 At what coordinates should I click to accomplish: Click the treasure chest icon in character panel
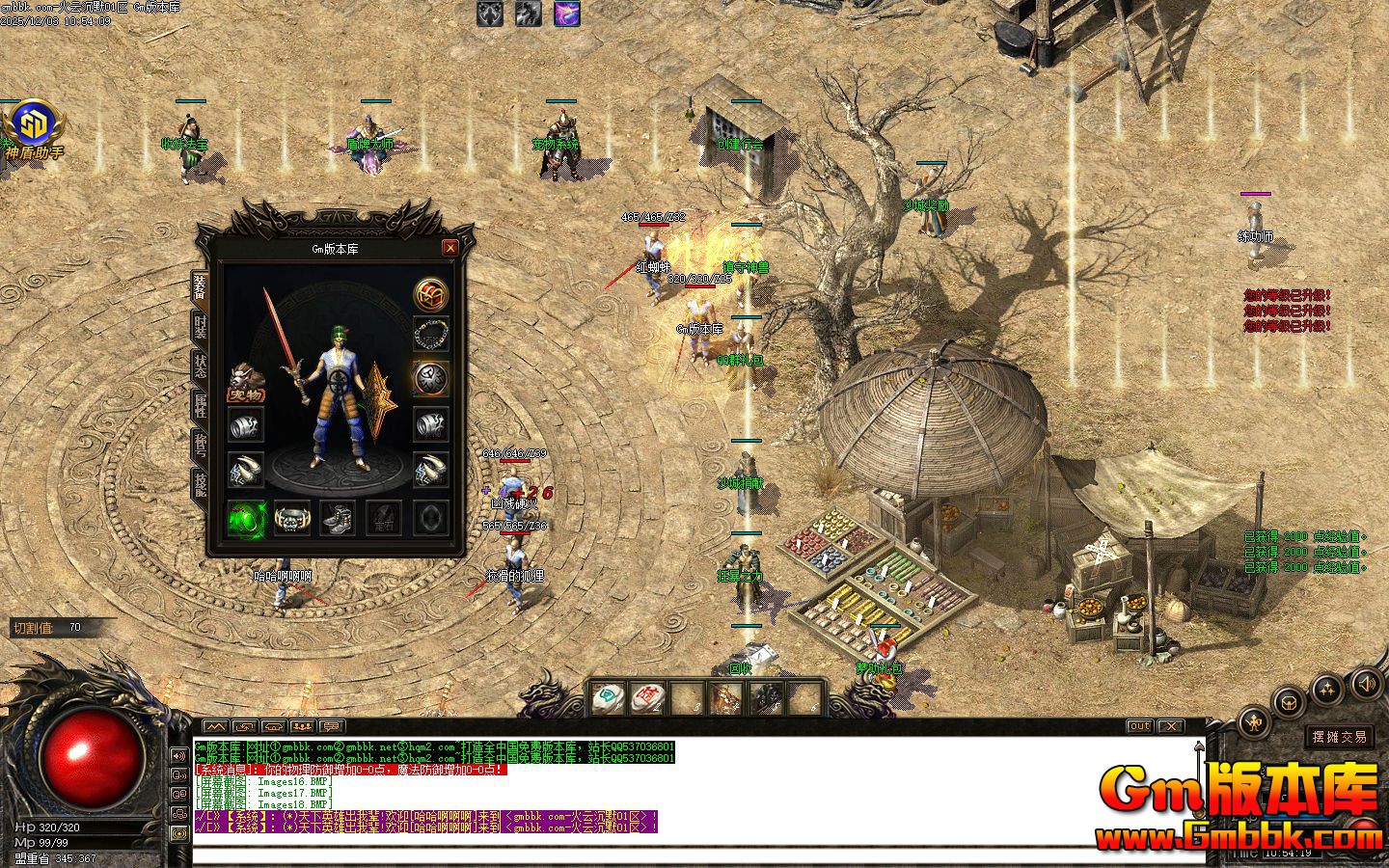point(430,293)
